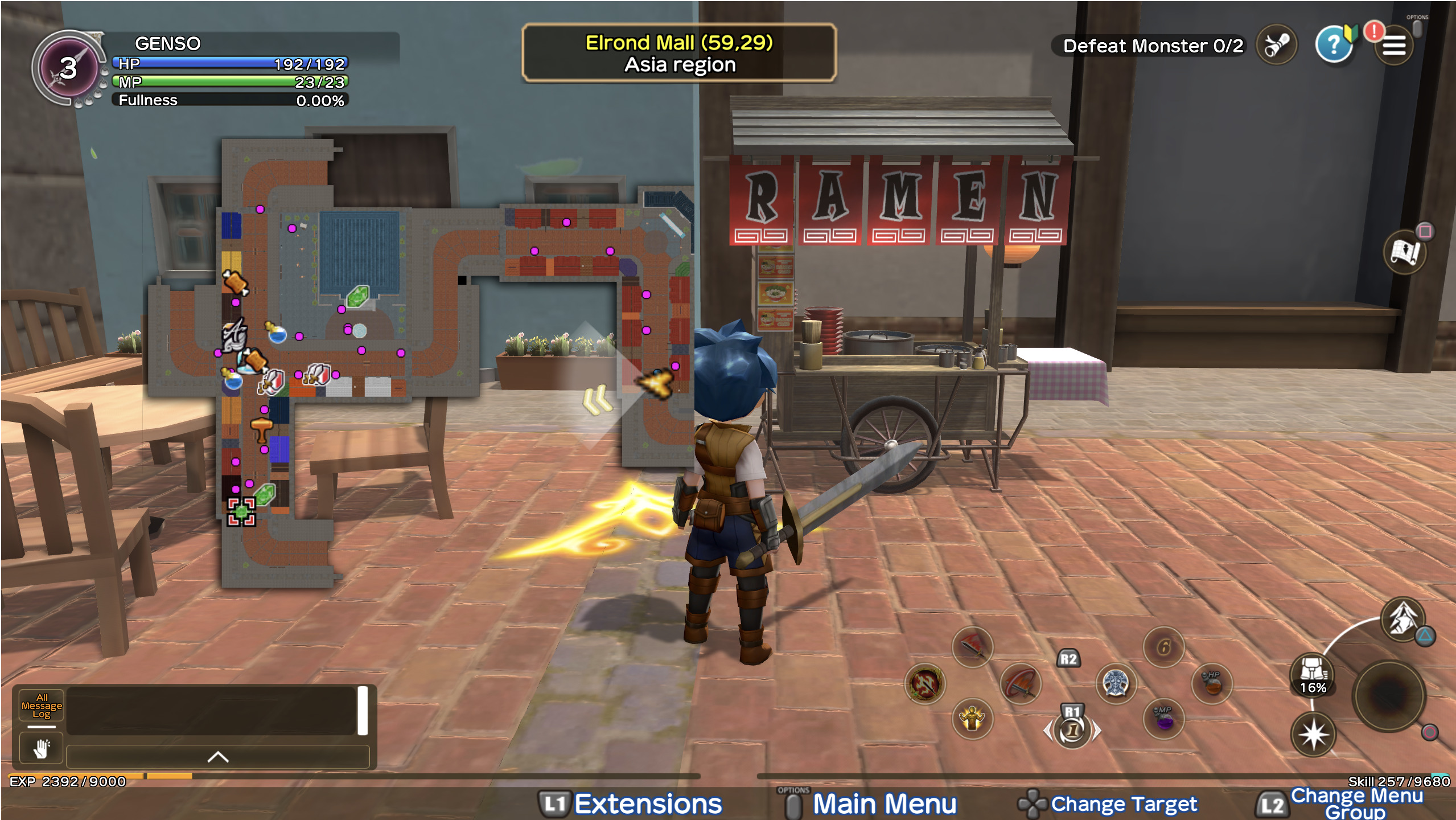Open the quest scroll icon beside Defeat Monster
Image resolution: width=1456 pixels, height=820 pixels.
(1277, 44)
